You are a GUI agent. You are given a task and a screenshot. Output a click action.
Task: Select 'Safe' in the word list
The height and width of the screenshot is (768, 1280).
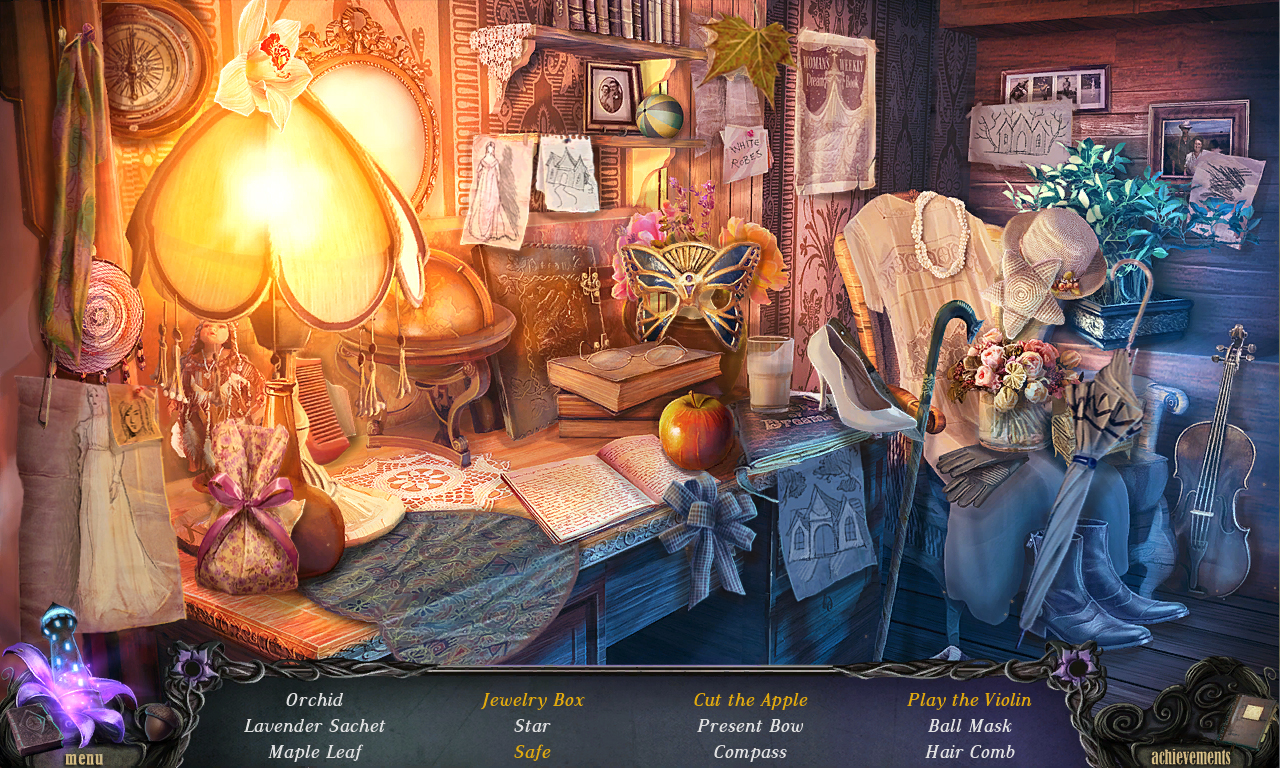[532, 752]
